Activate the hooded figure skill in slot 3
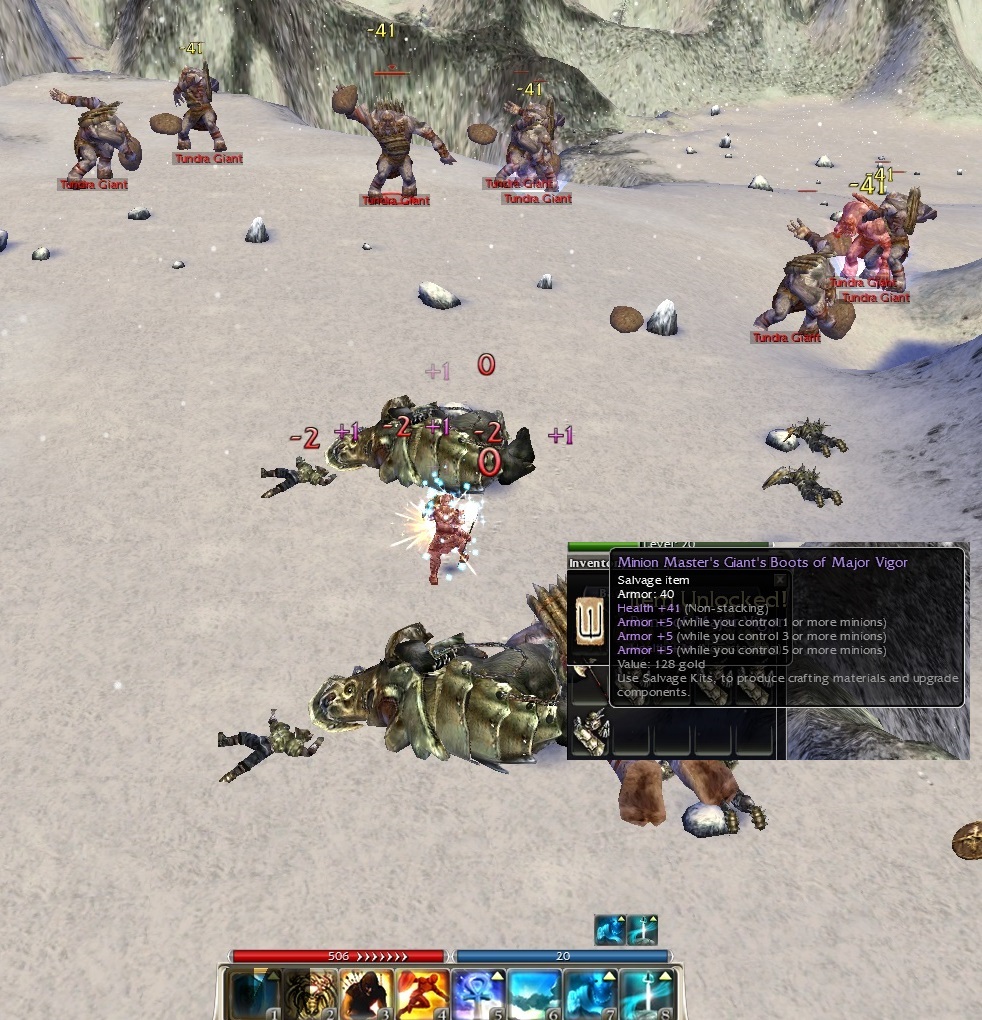982x1020 pixels. (x=365, y=994)
